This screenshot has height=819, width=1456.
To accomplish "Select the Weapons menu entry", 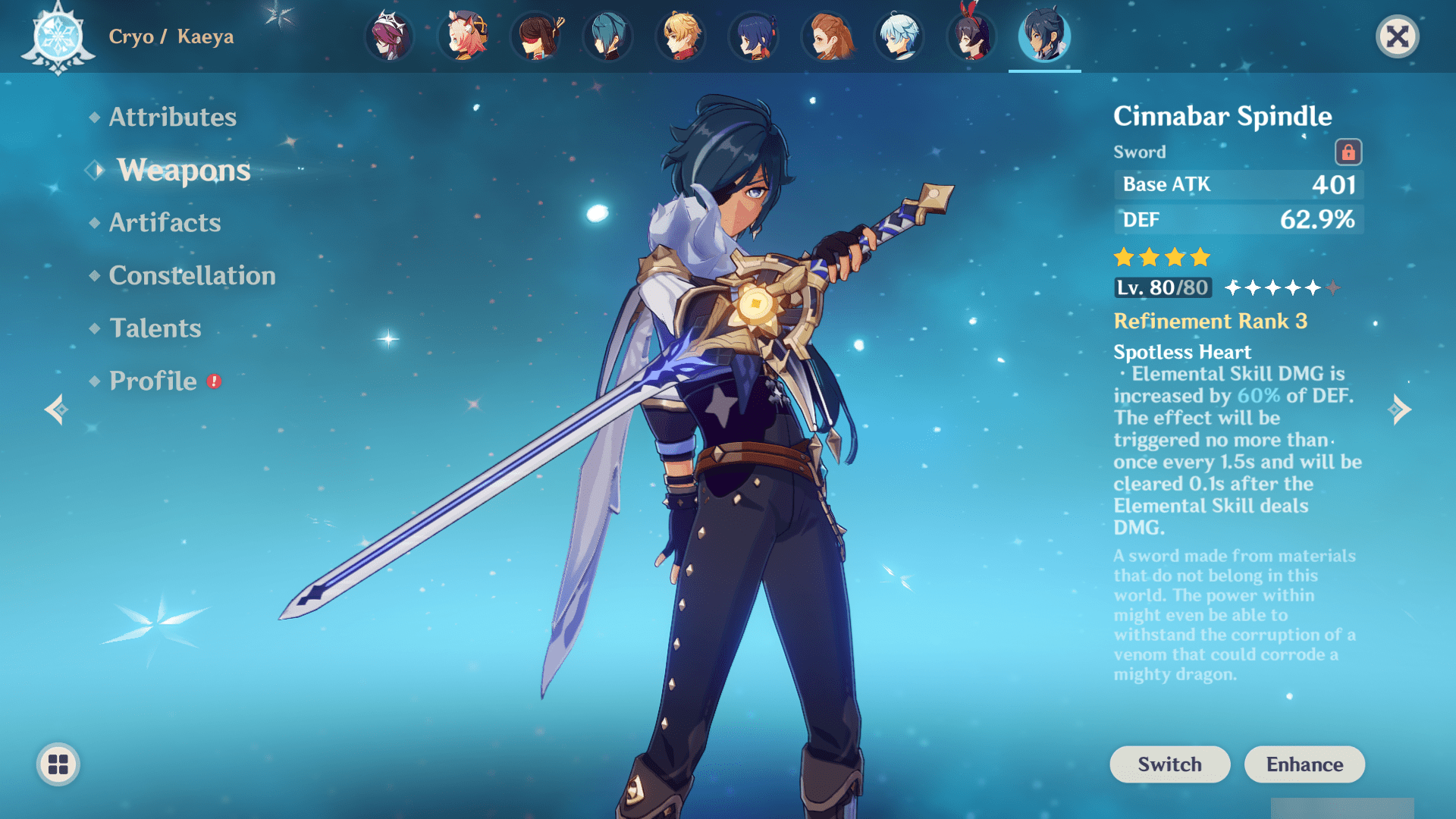I will 184,170.
